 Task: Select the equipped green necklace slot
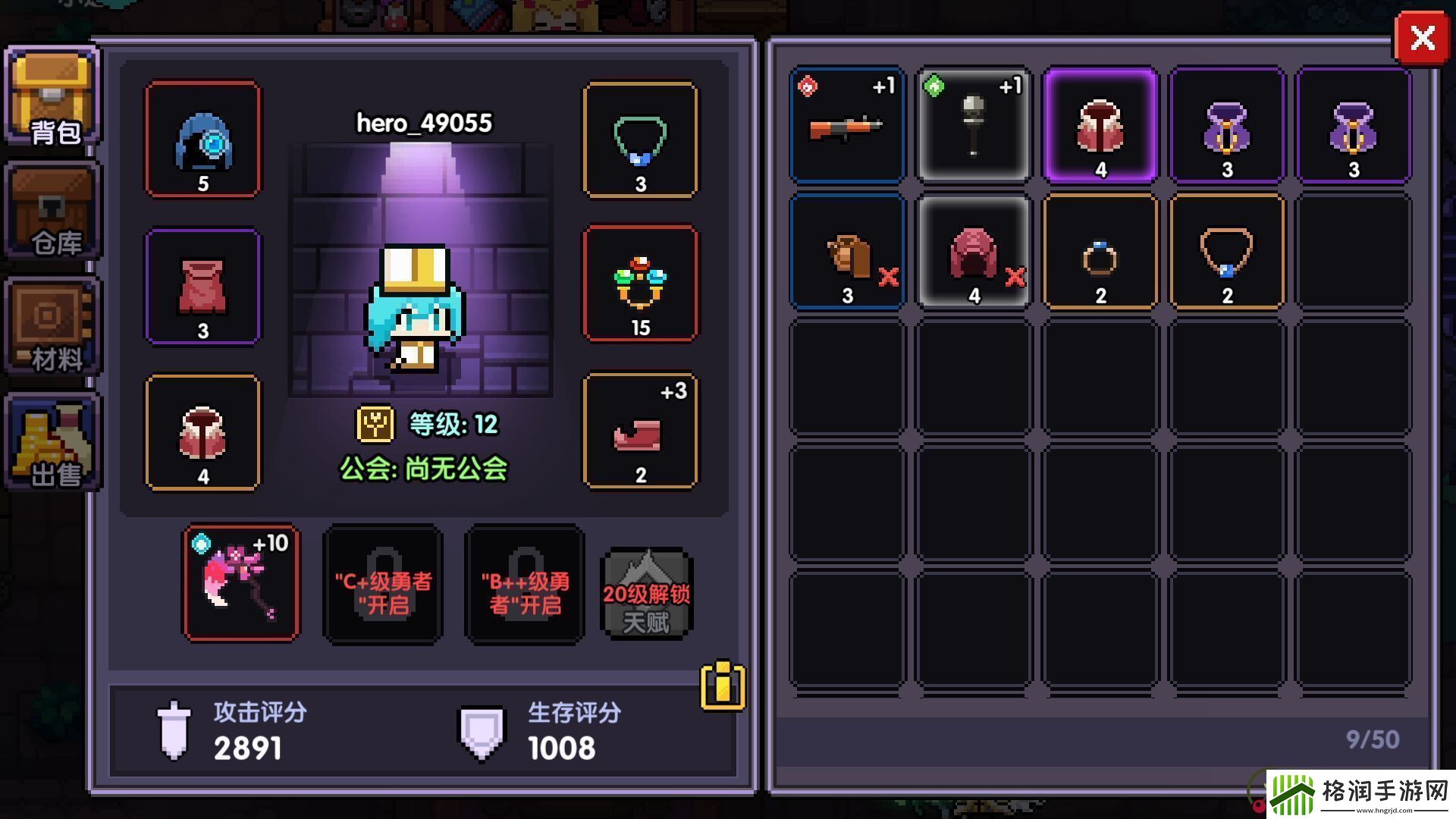(x=640, y=140)
